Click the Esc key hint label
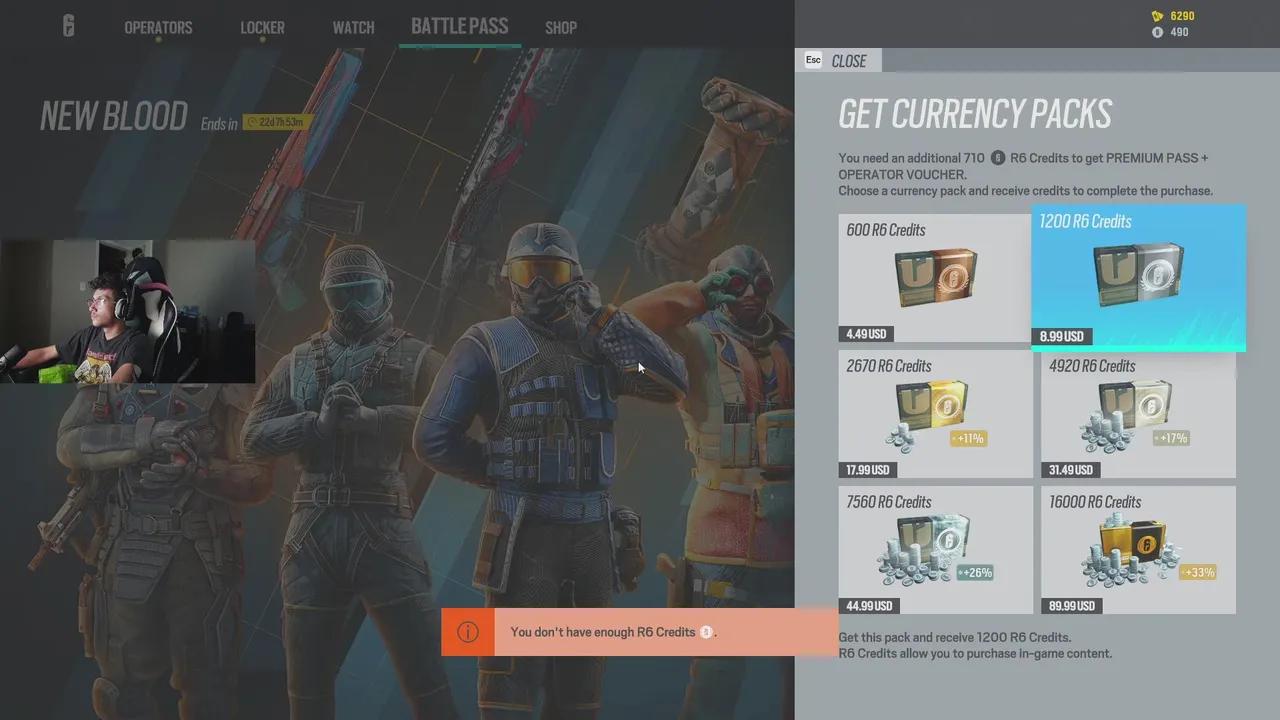This screenshot has height=720, width=1280. pyautogui.click(x=812, y=60)
